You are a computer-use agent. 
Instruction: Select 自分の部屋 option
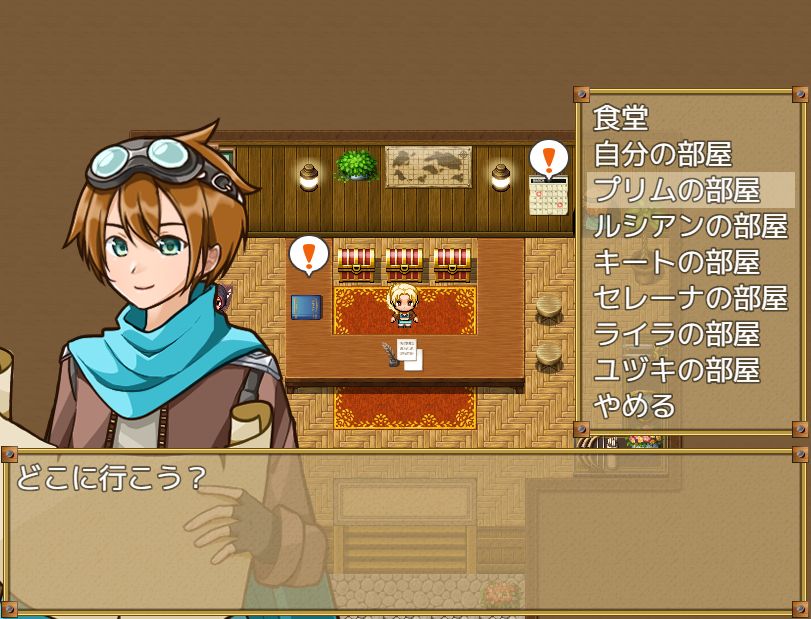coord(663,154)
